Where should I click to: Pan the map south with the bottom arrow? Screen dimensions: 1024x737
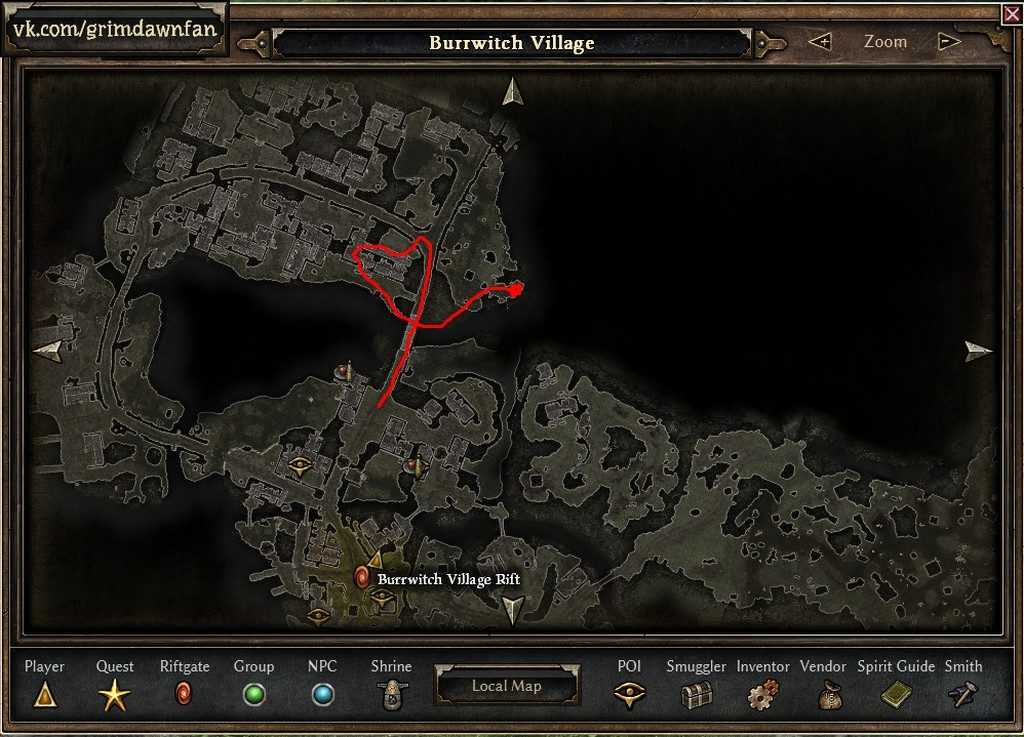pyautogui.click(x=512, y=609)
